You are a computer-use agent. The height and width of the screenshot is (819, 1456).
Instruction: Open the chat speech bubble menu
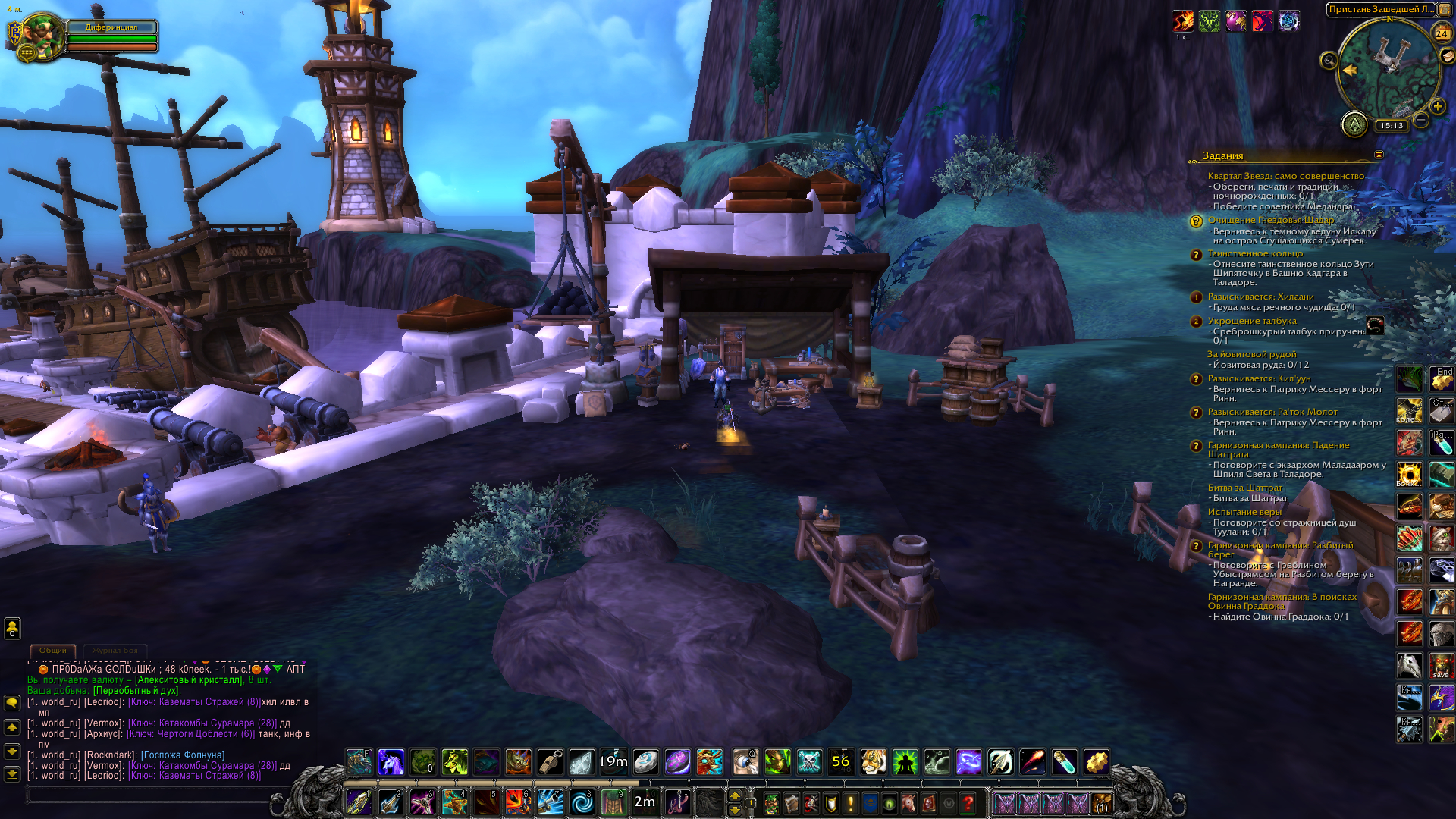point(12,702)
